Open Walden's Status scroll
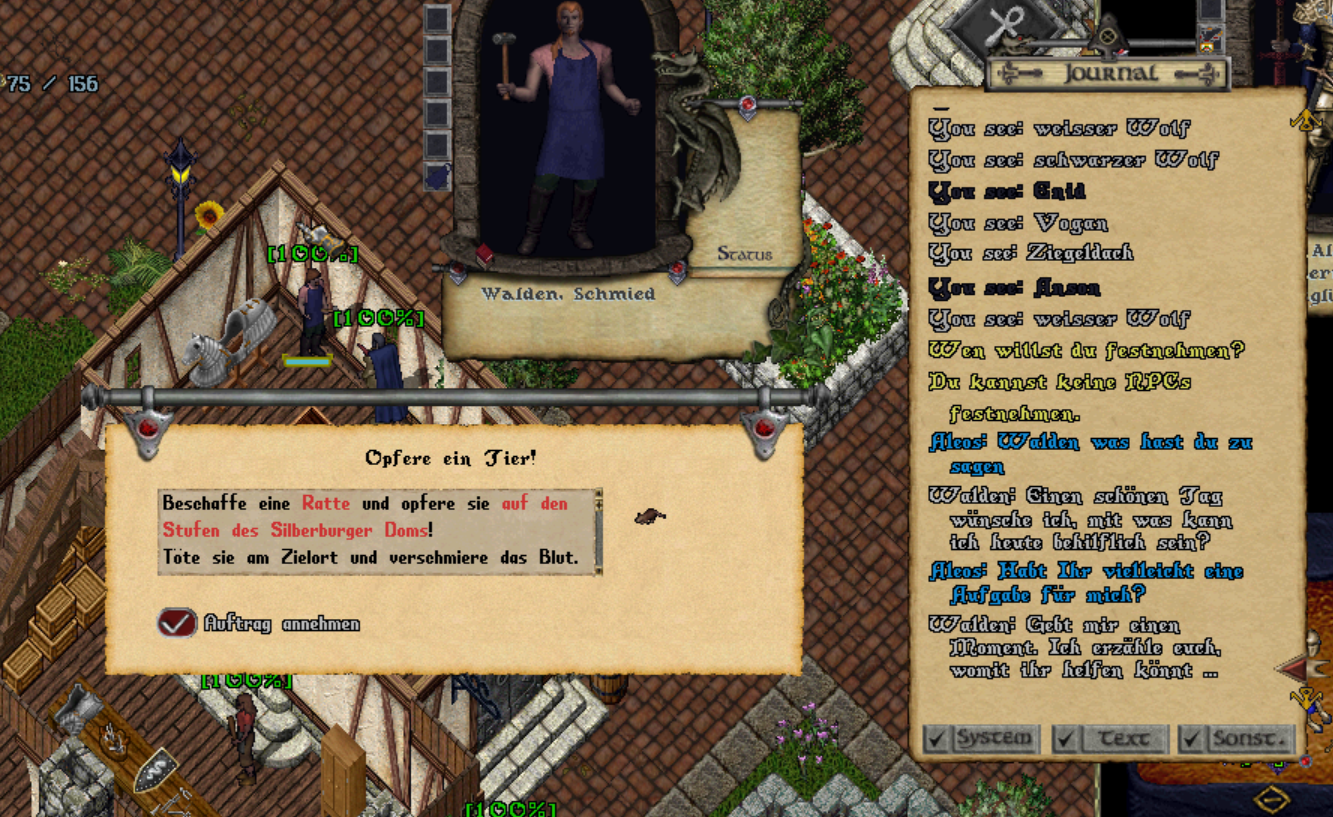 (x=744, y=254)
